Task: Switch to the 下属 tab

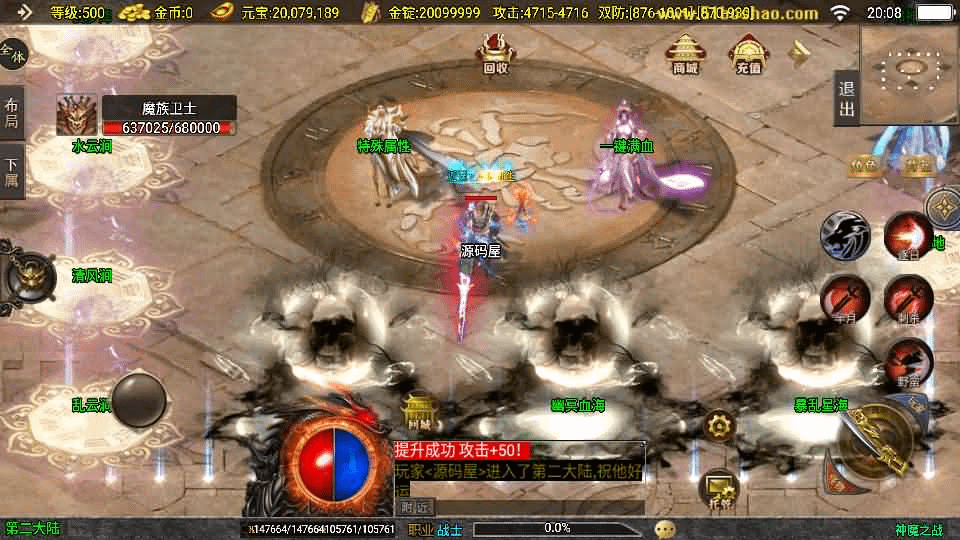Action: pos(12,172)
